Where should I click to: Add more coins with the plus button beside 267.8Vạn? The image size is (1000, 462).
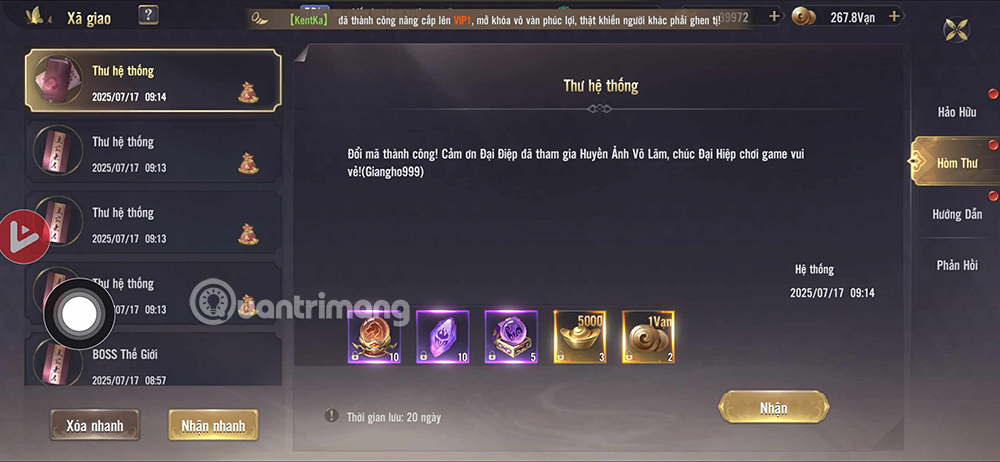pyautogui.click(x=894, y=16)
